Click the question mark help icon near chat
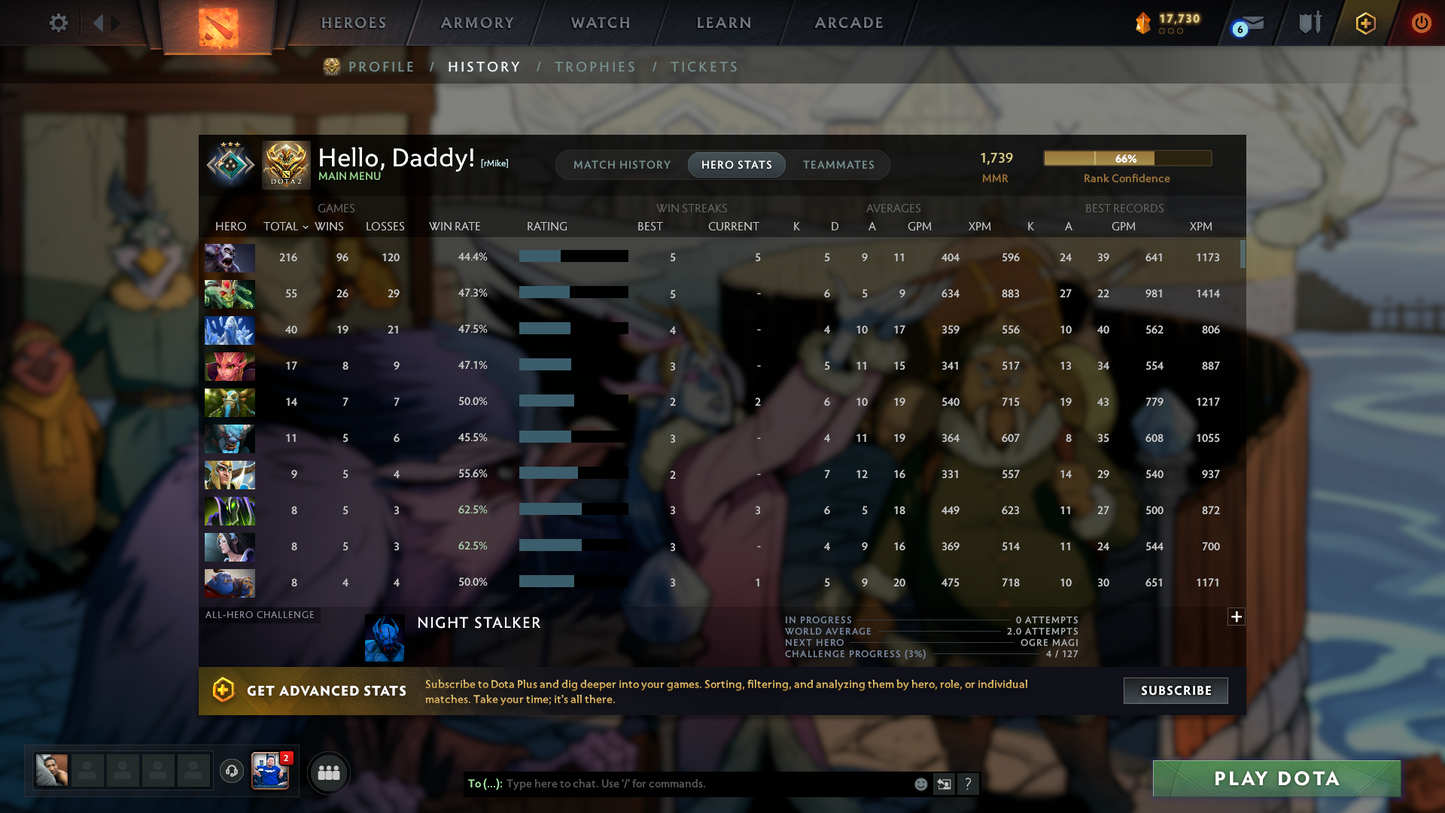1445x813 pixels. click(x=967, y=784)
